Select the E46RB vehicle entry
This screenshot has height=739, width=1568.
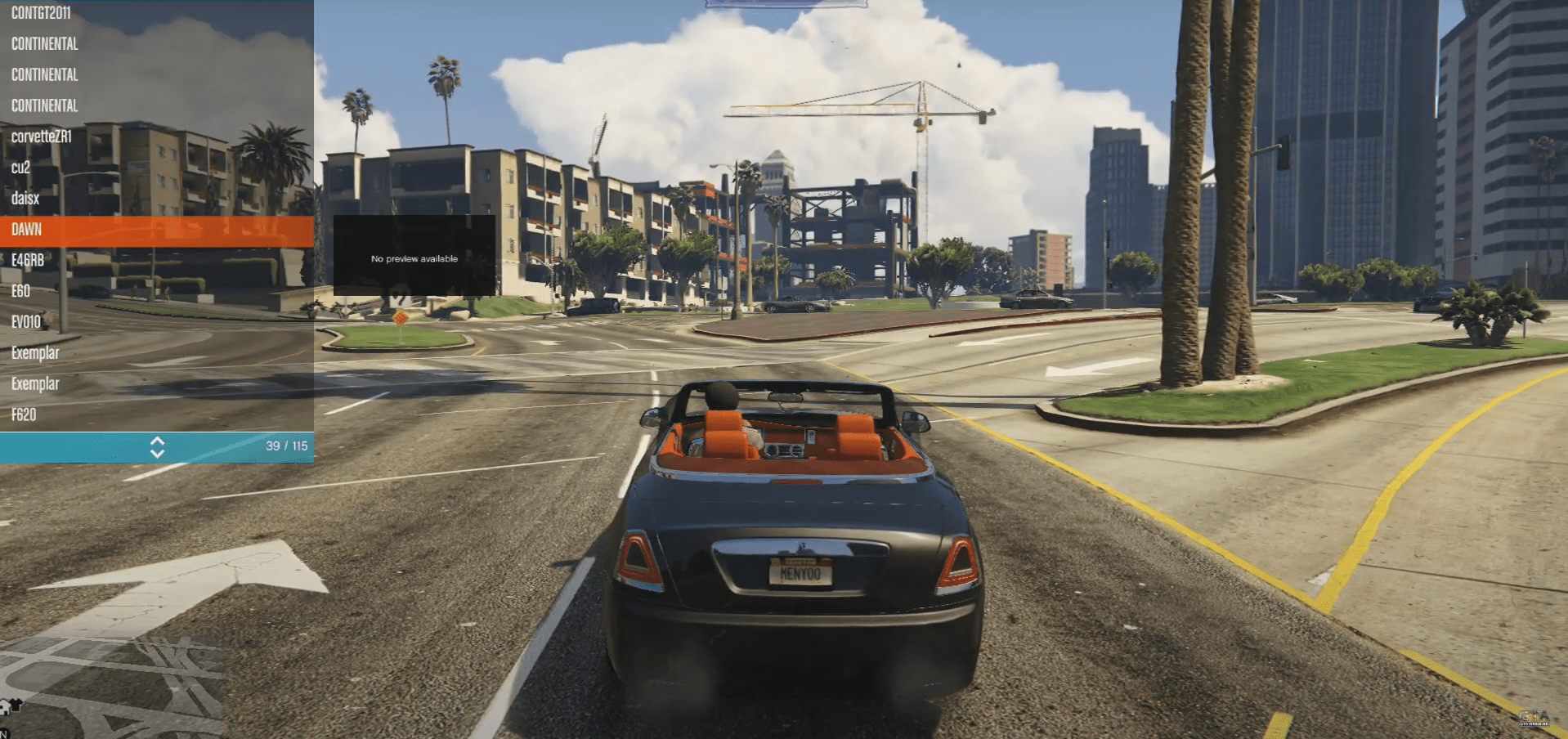[x=28, y=261]
